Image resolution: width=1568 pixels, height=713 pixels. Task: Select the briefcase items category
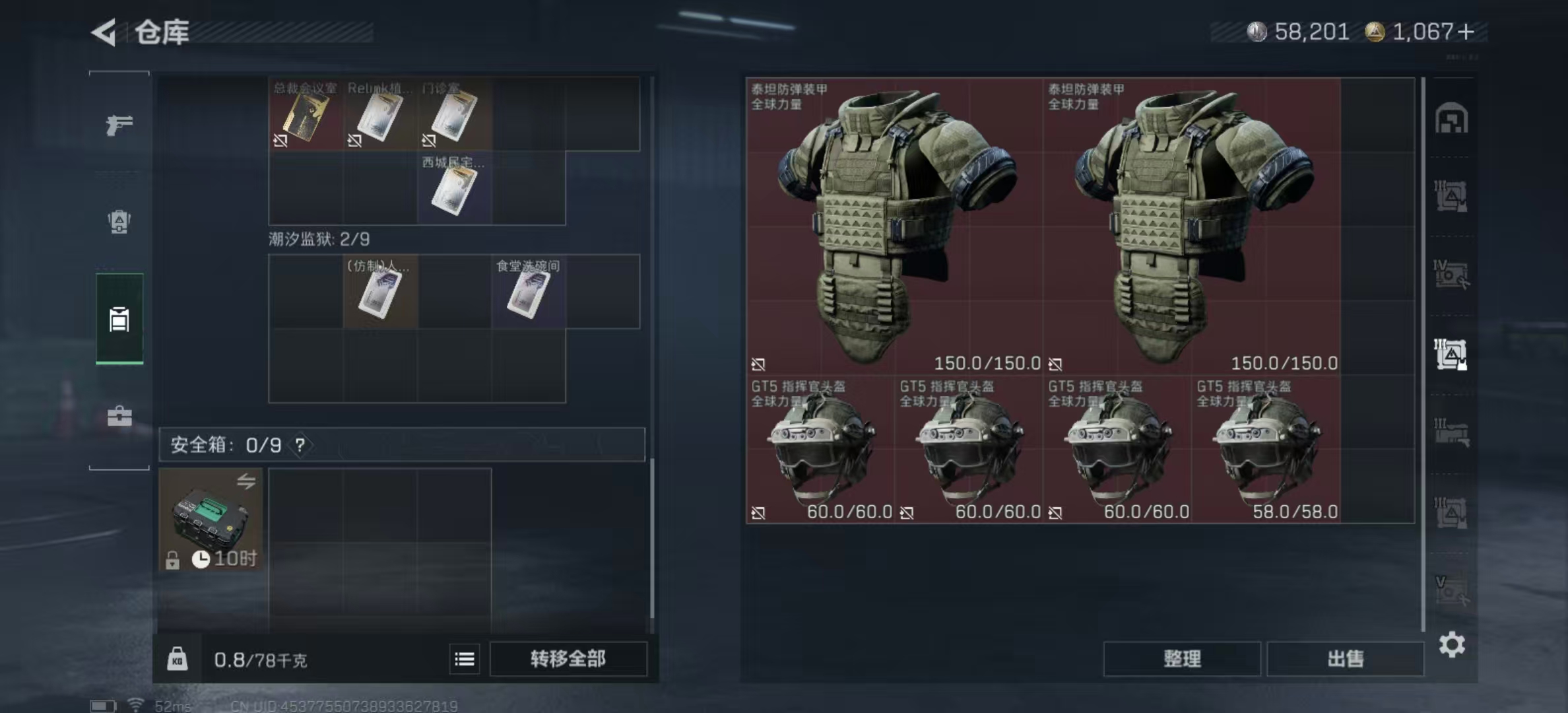point(119,416)
